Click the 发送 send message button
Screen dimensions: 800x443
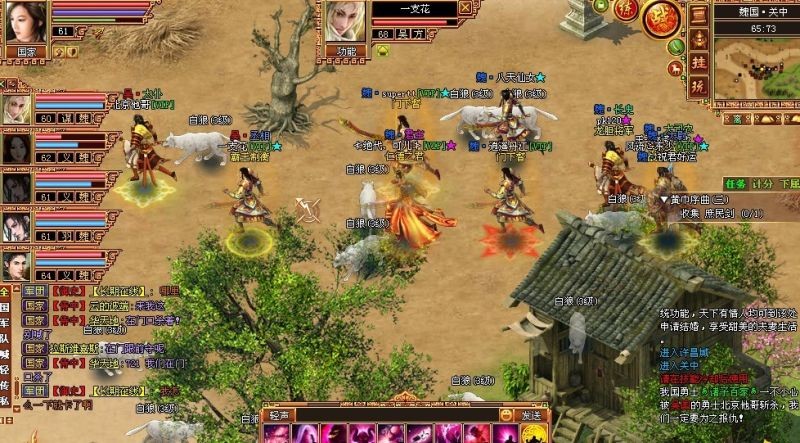(x=531, y=415)
